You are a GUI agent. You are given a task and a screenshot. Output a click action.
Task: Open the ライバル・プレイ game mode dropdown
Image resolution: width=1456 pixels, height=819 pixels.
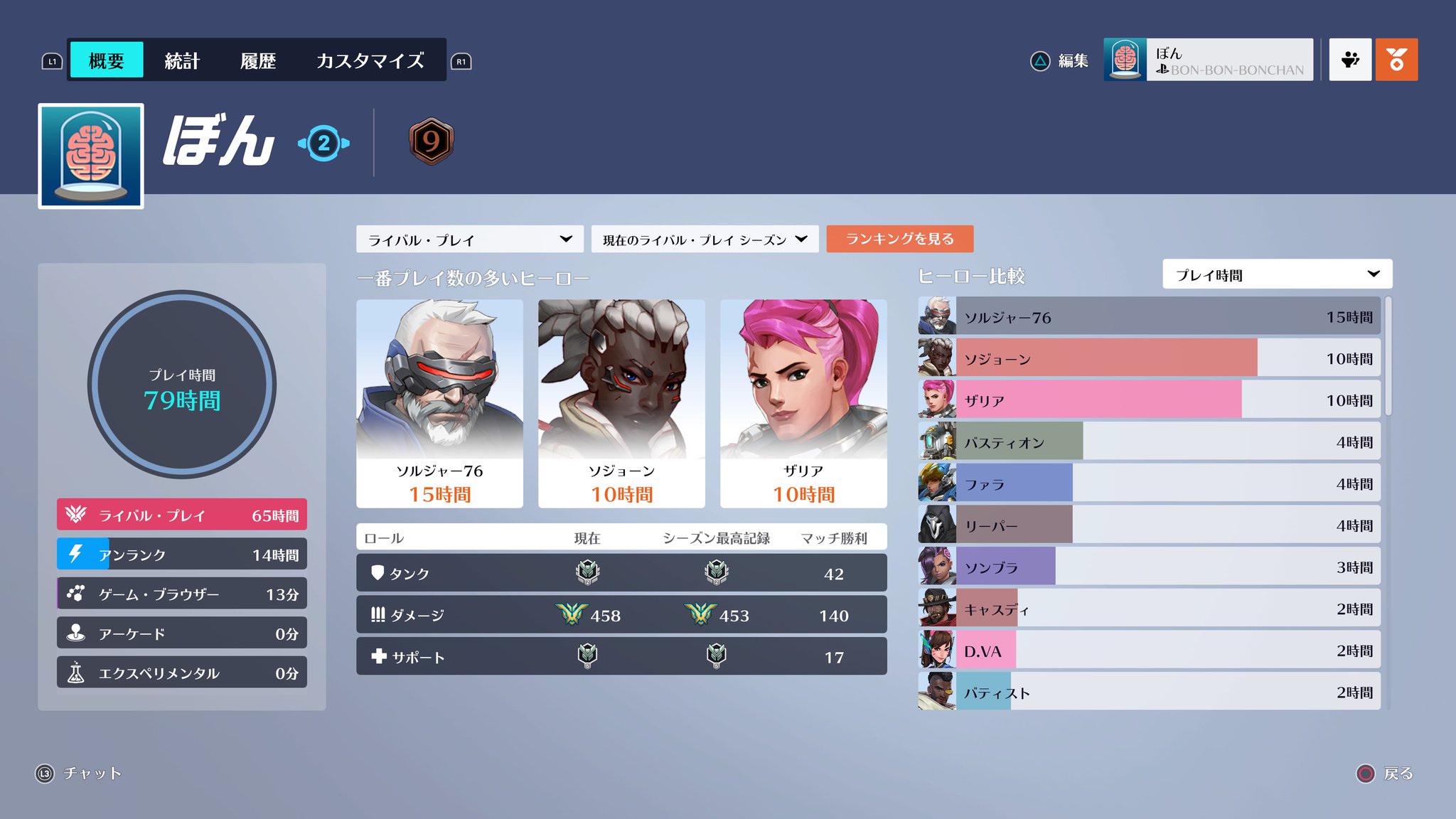469,240
